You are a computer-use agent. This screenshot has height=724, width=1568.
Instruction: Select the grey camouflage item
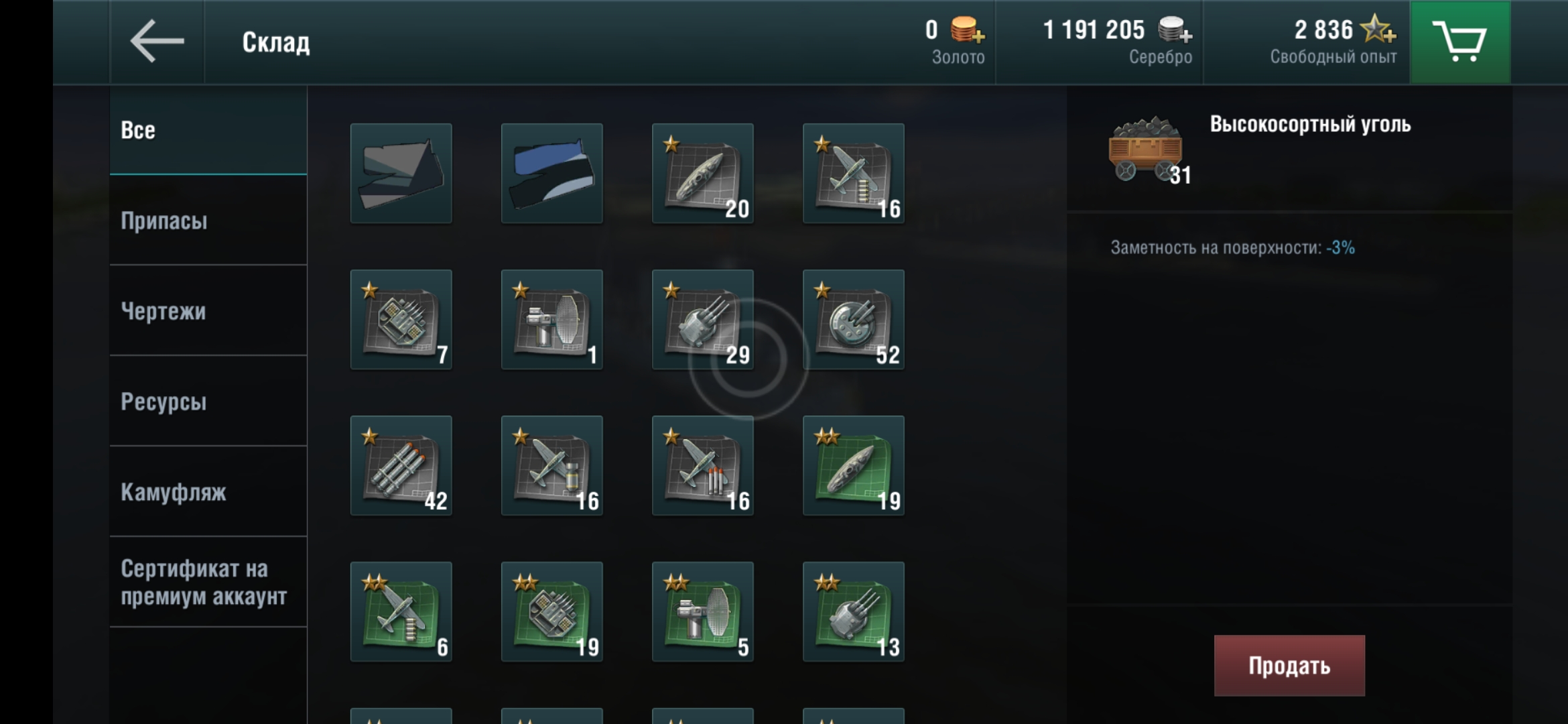click(401, 174)
